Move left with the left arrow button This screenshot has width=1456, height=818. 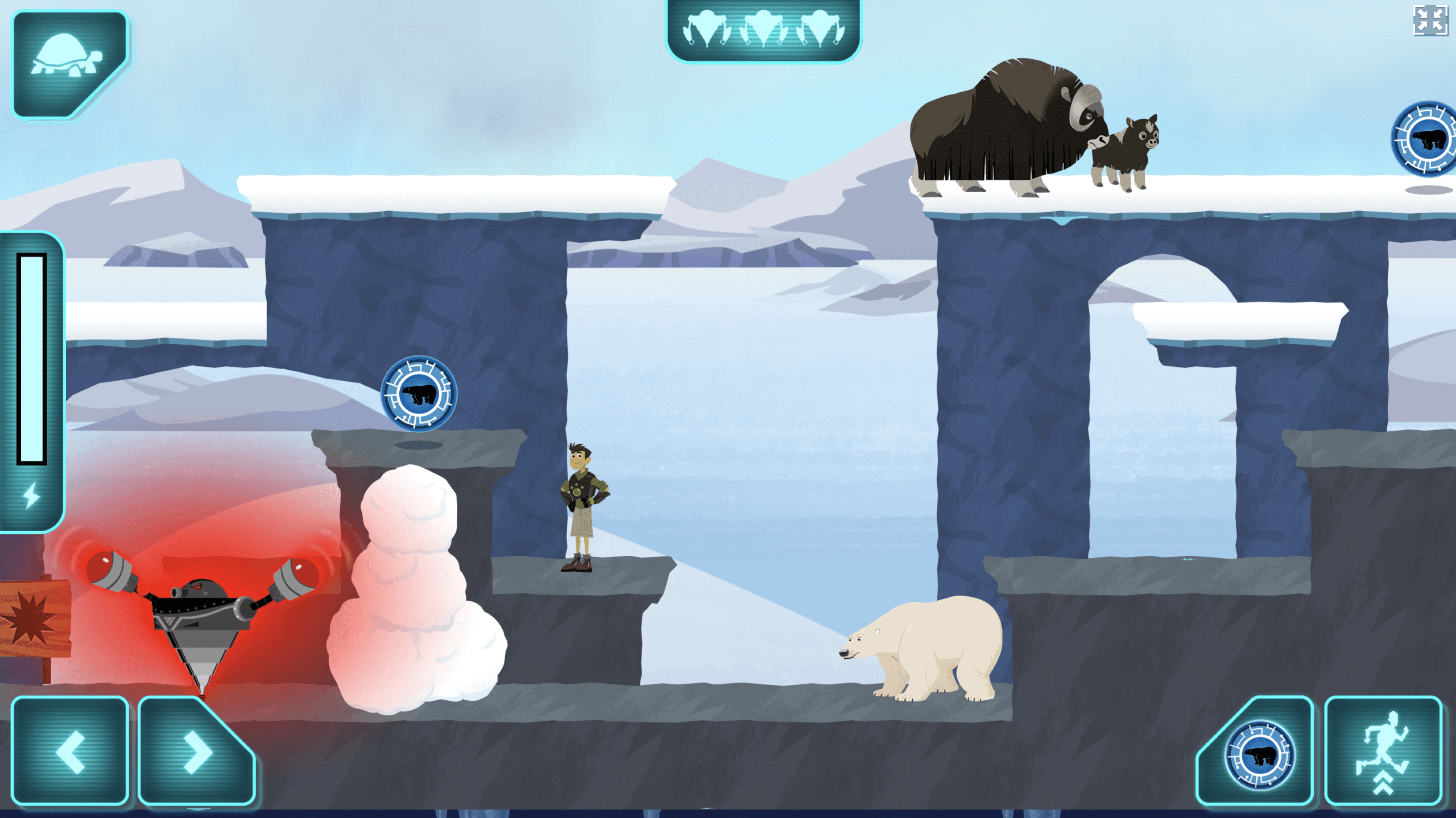click(69, 751)
